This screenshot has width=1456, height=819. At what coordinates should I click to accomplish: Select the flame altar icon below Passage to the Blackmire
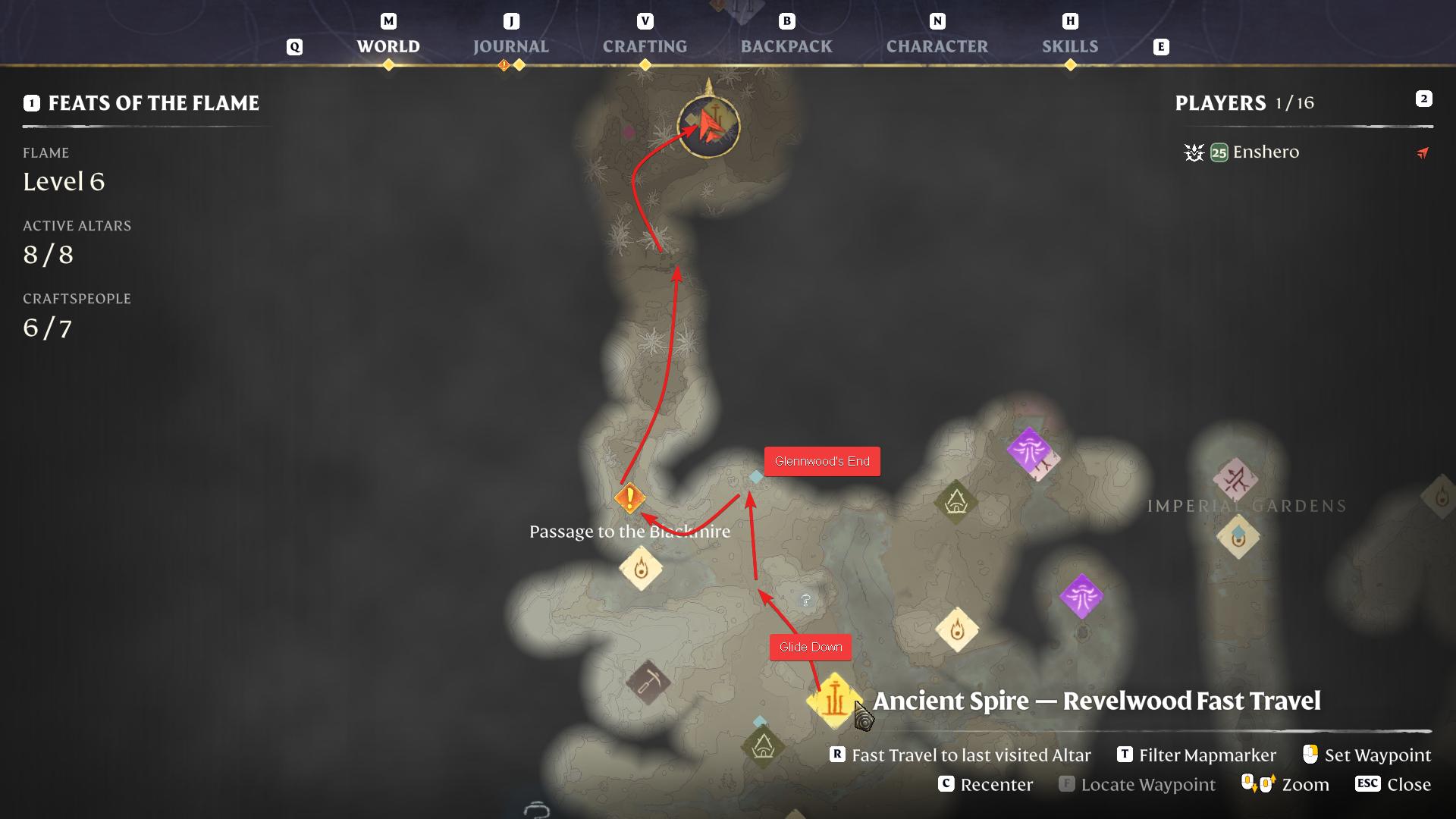(x=641, y=570)
